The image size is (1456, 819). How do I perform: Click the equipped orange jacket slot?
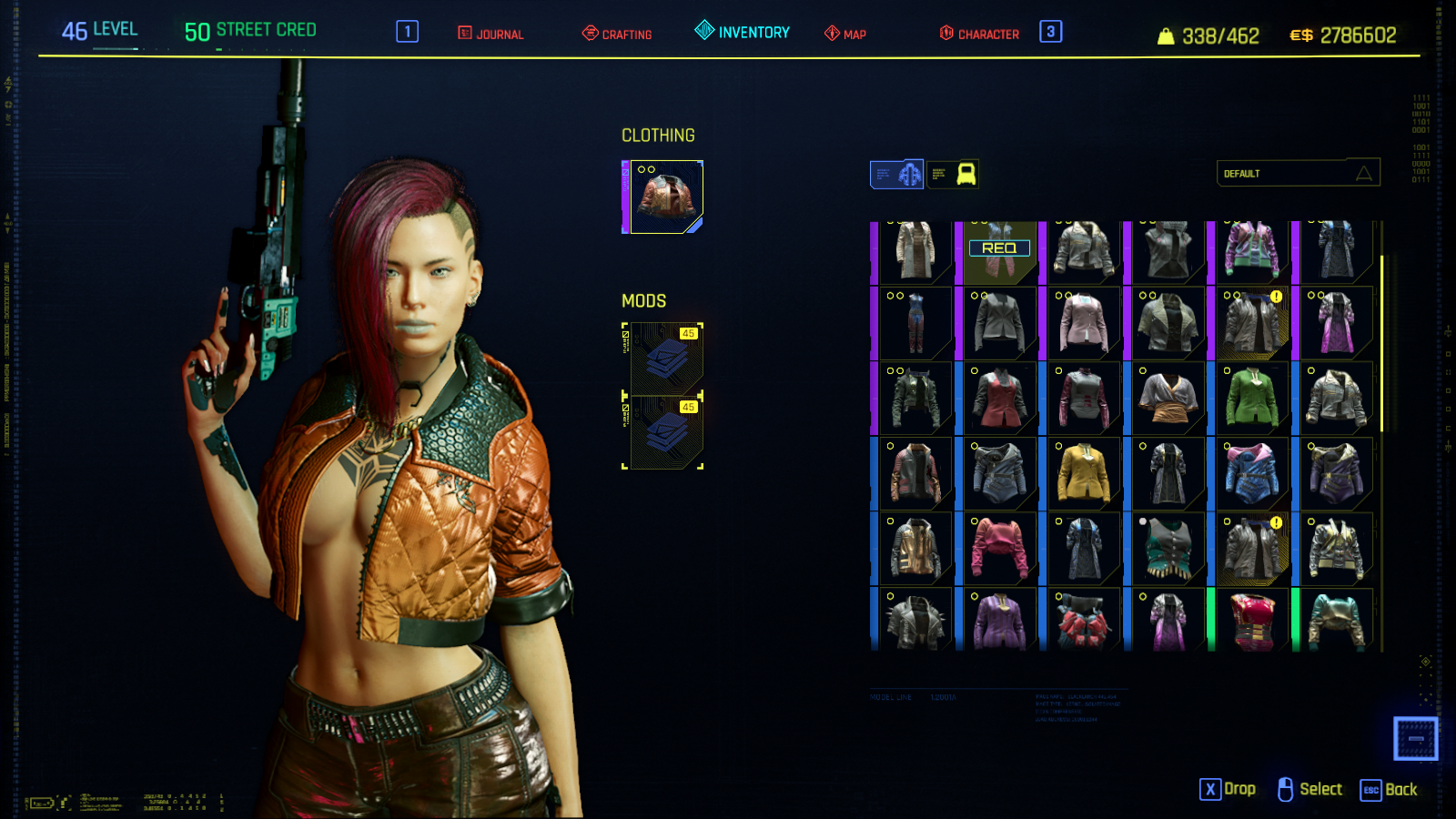(666, 197)
